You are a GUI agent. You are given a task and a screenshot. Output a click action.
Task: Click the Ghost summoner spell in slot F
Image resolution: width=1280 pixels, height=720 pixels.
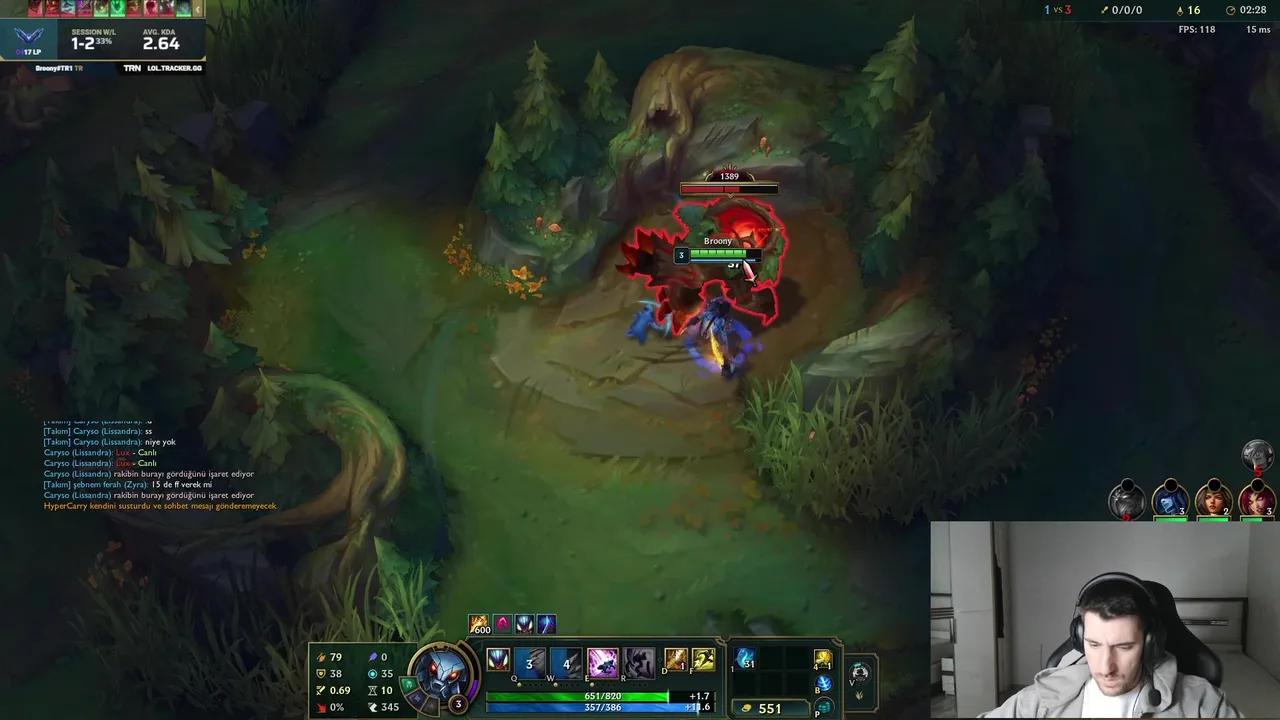tap(702, 660)
